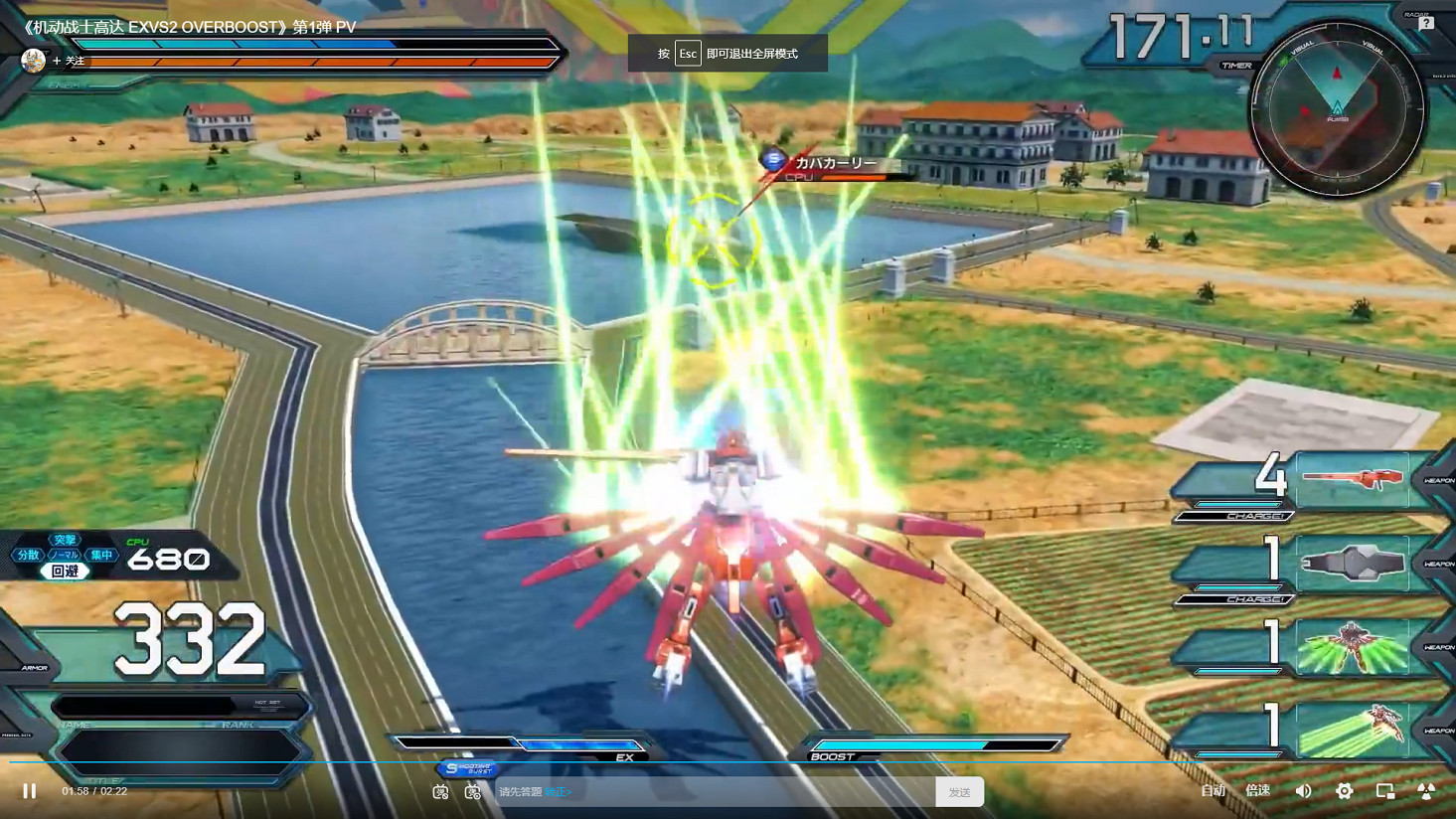
Task: Enter mini-player picture-in-picture mode
Action: (1383, 790)
